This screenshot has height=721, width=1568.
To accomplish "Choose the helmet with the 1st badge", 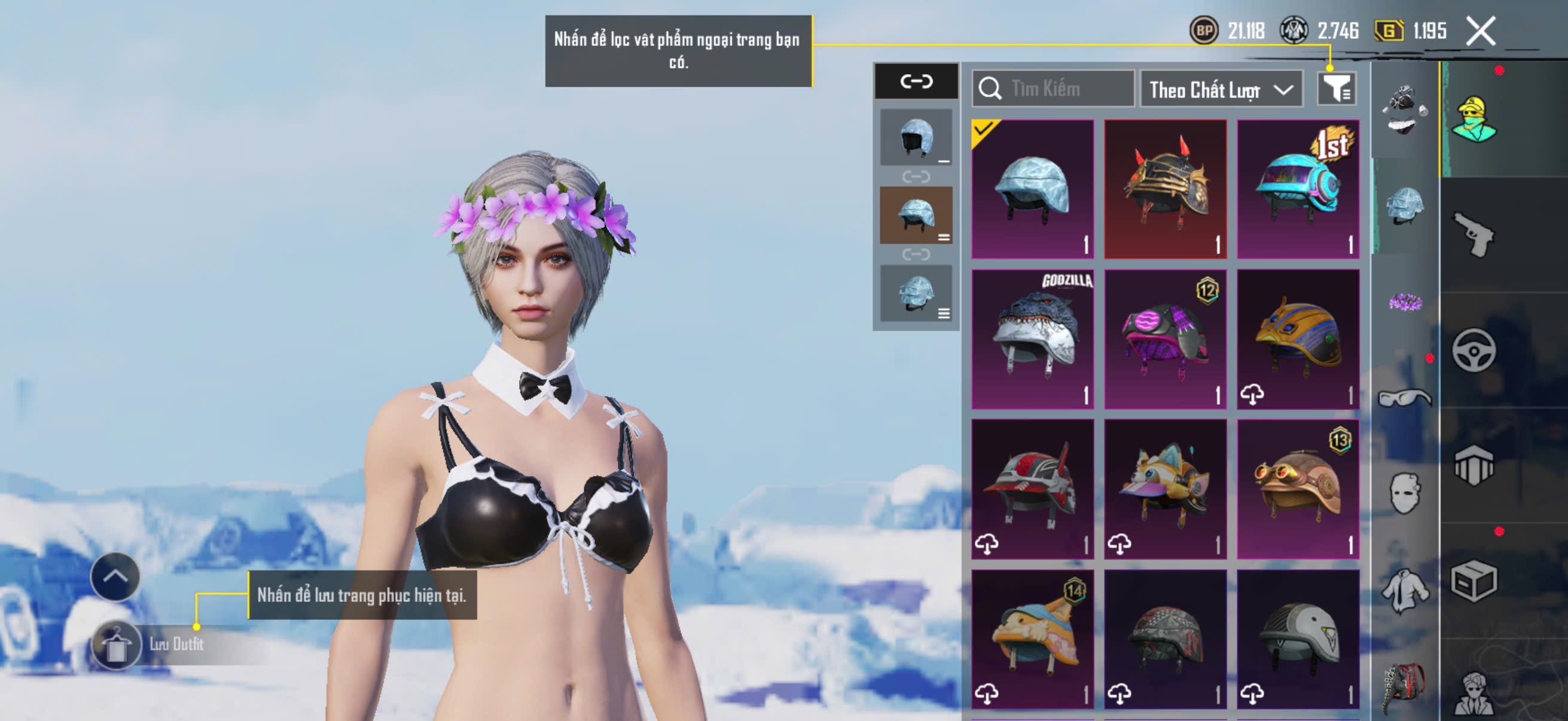I will coord(1298,190).
